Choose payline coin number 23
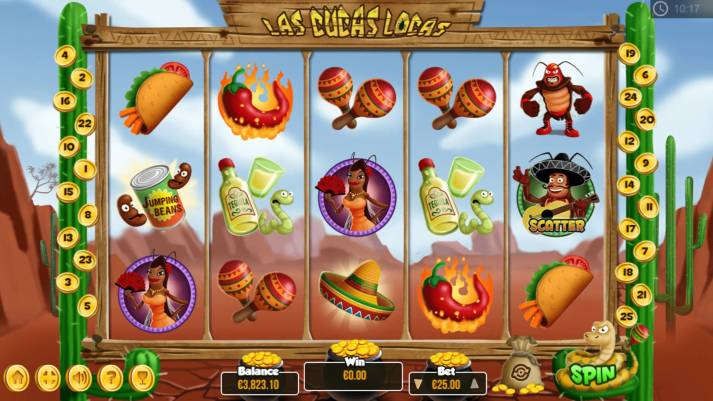This screenshot has width=713, height=401. click(x=85, y=259)
